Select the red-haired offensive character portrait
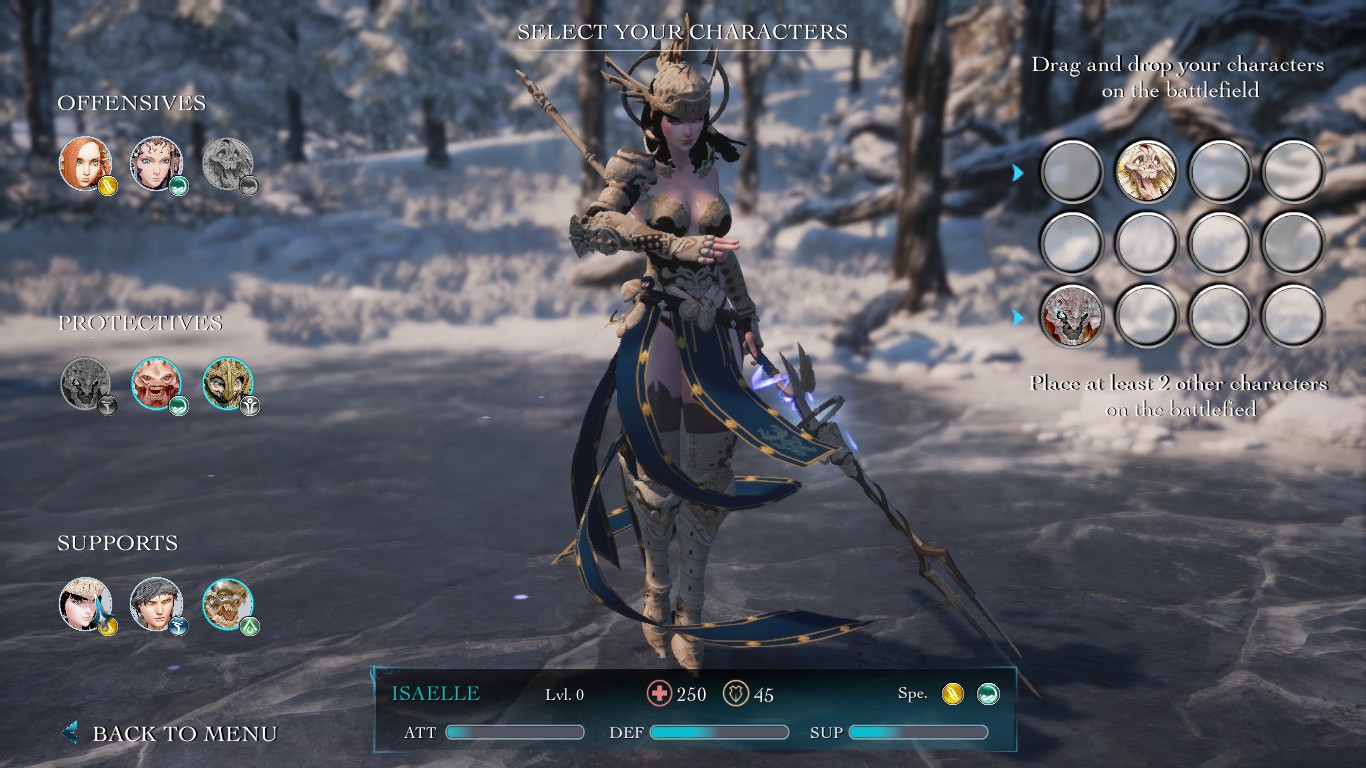Image resolution: width=1366 pixels, height=768 pixels. click(85, 163)
